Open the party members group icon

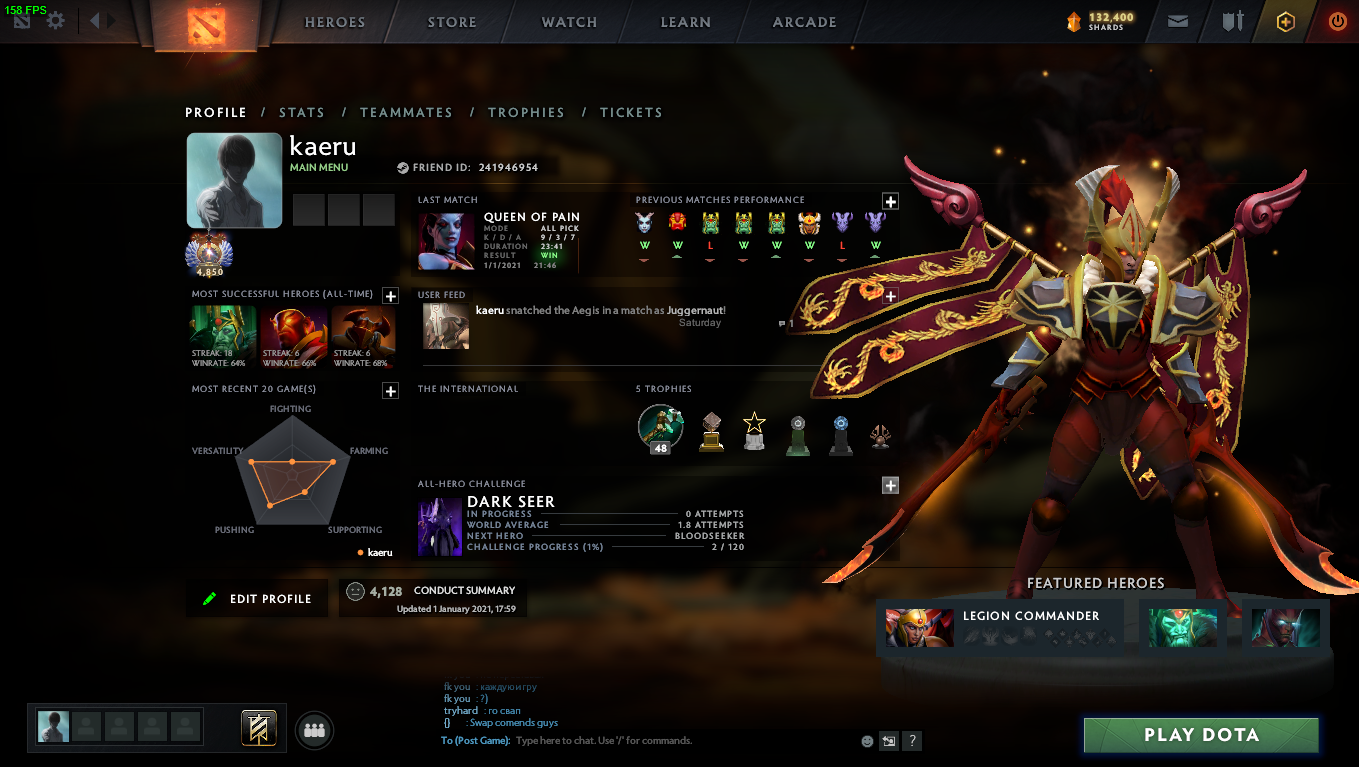point(315,731)
